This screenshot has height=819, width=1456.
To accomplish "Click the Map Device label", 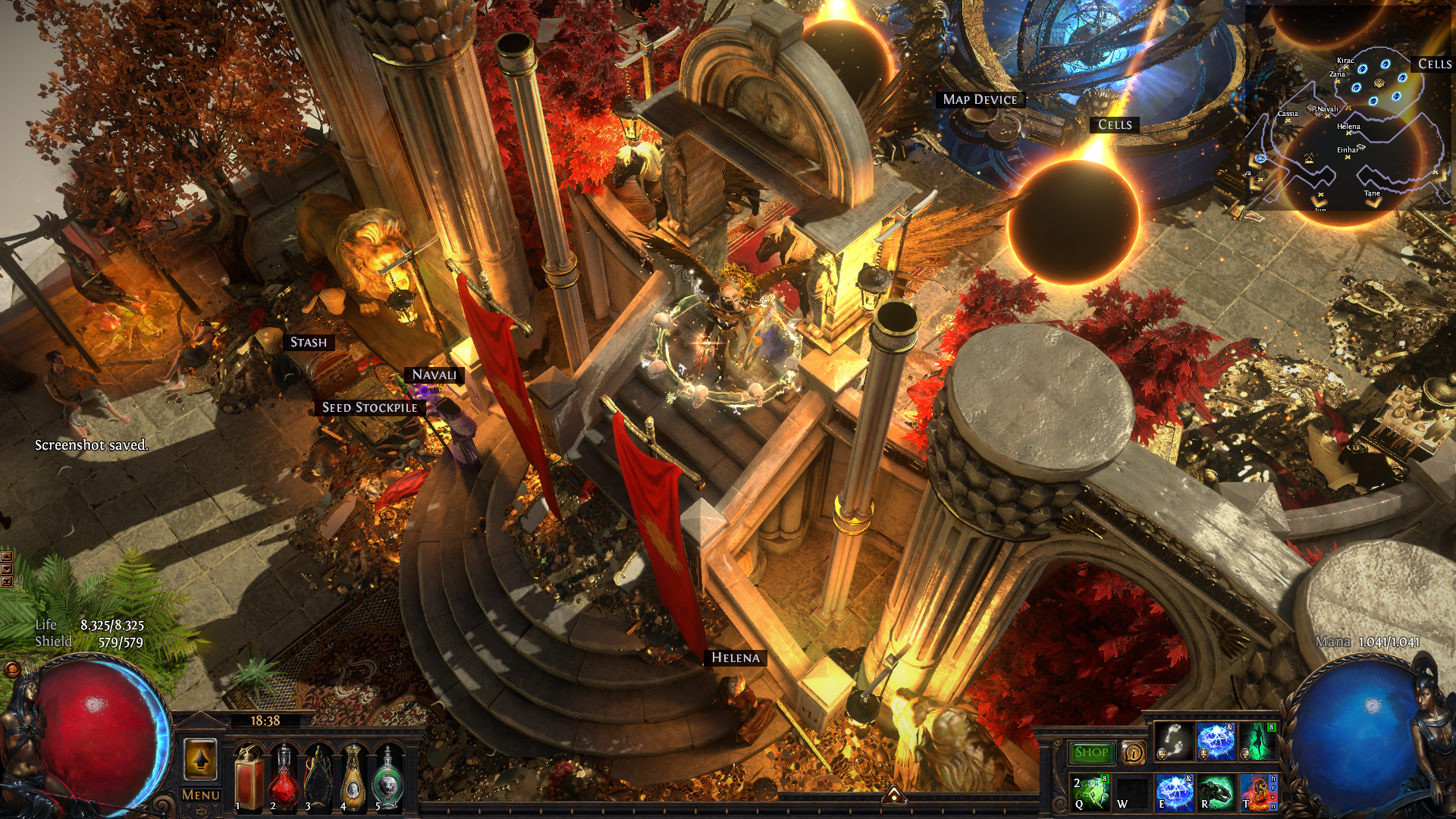I will click(x=980, y=99).
